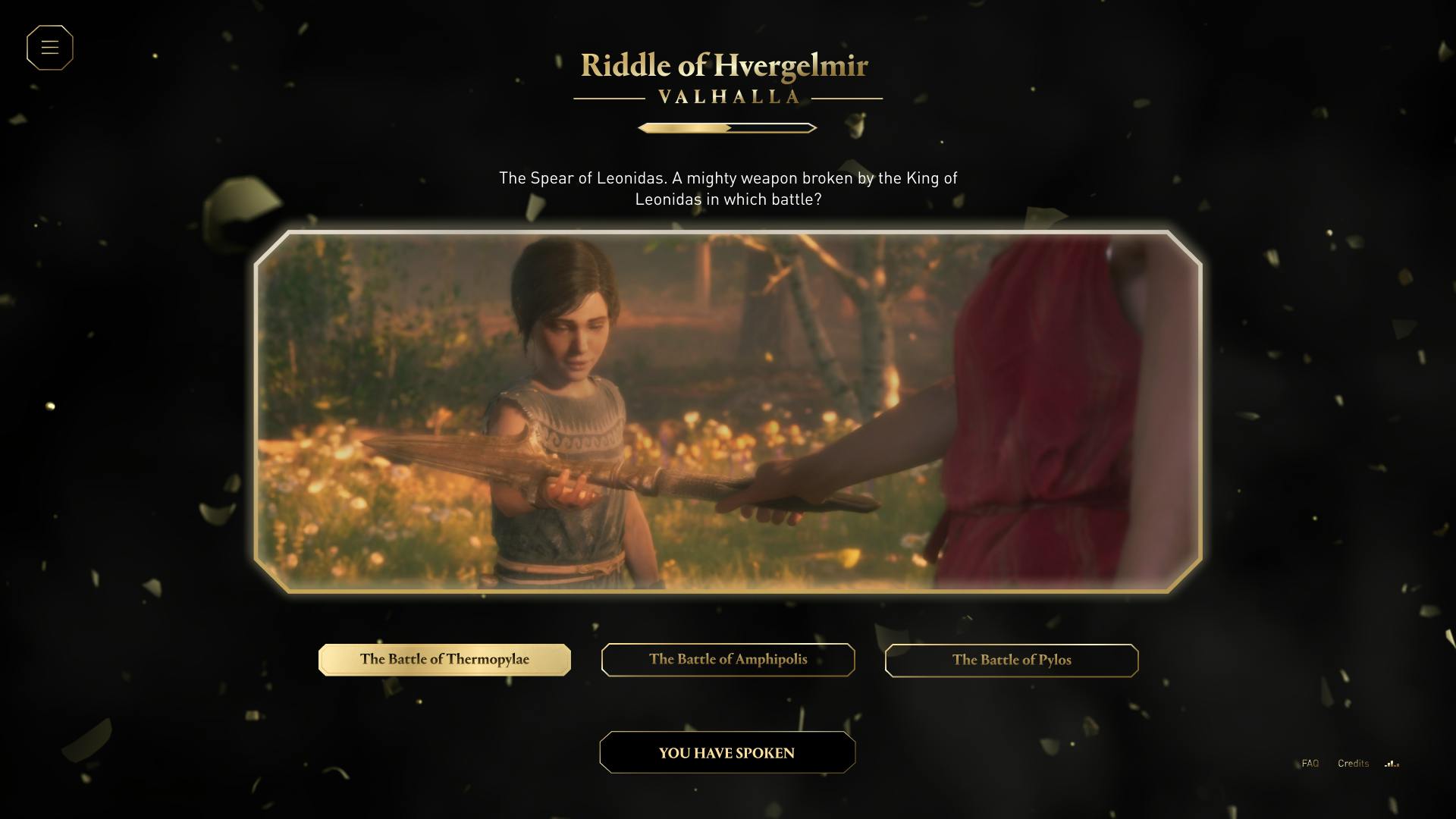
Task: Toggle the sound bars audio icon
Action: [x=1392, y=764]
